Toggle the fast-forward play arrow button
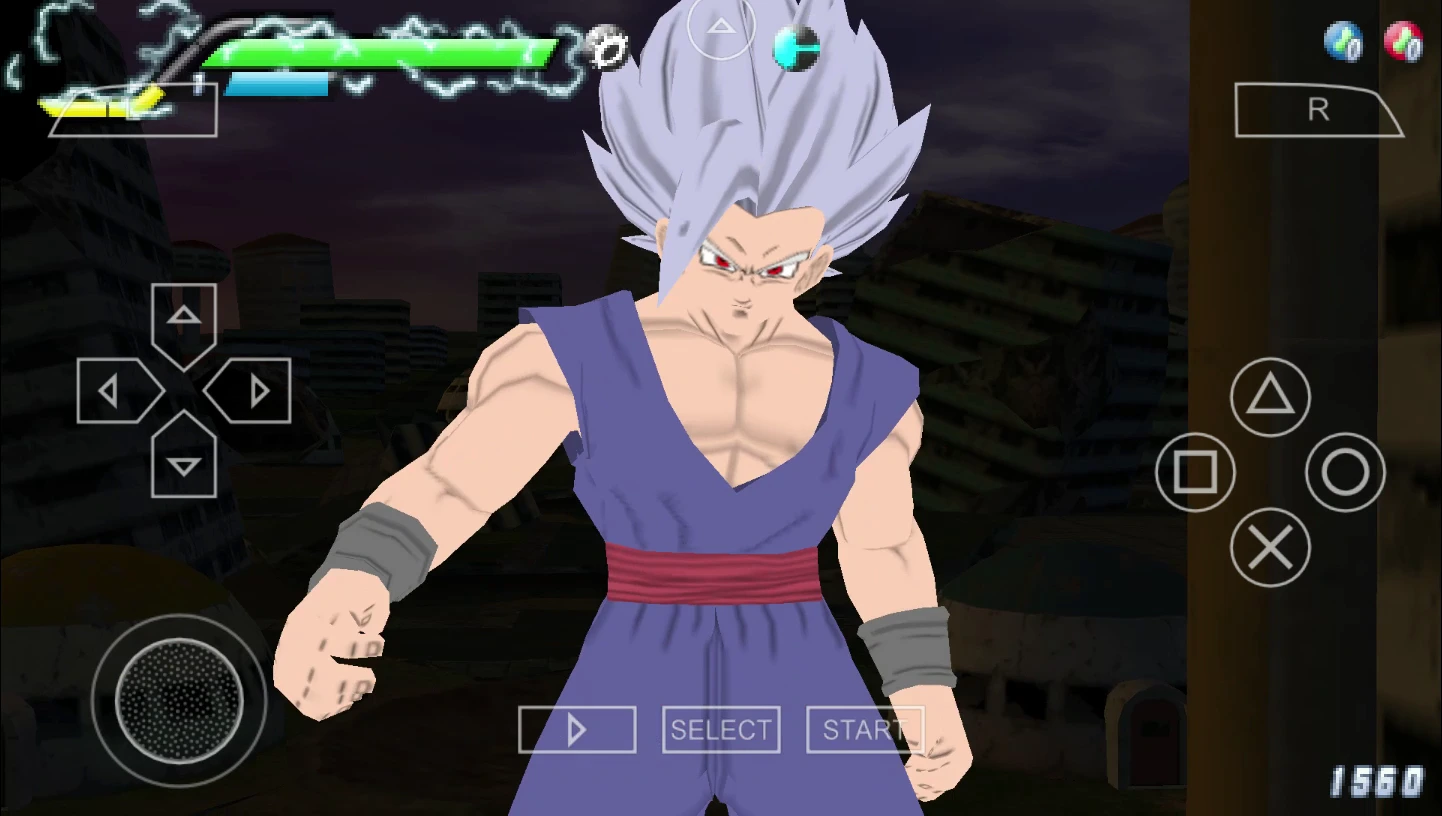 pyautogui.click(x=577, y=730)
